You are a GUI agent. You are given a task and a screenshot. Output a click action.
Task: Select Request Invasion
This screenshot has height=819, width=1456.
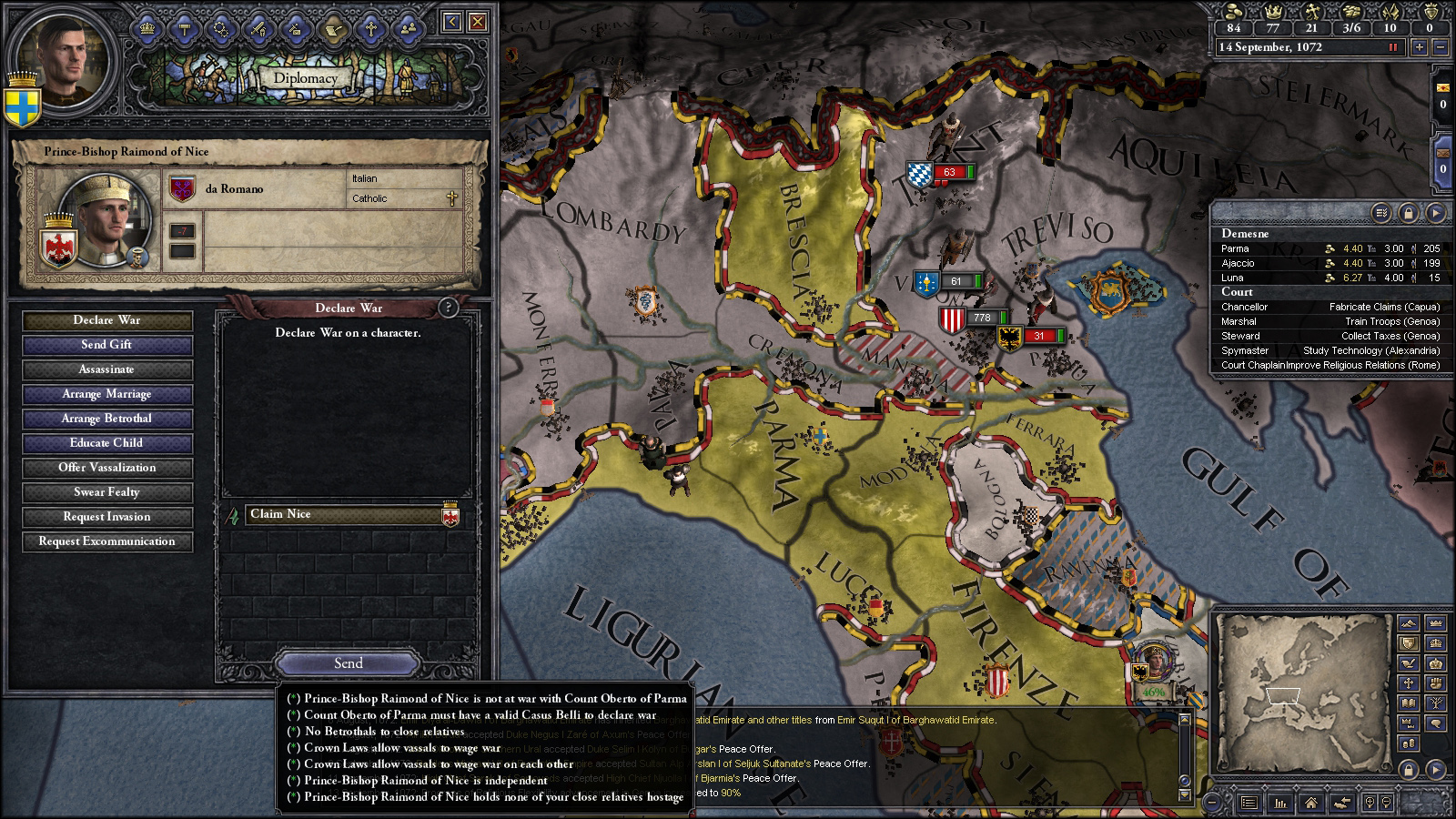pyautogui.click(x=107, y=517)
